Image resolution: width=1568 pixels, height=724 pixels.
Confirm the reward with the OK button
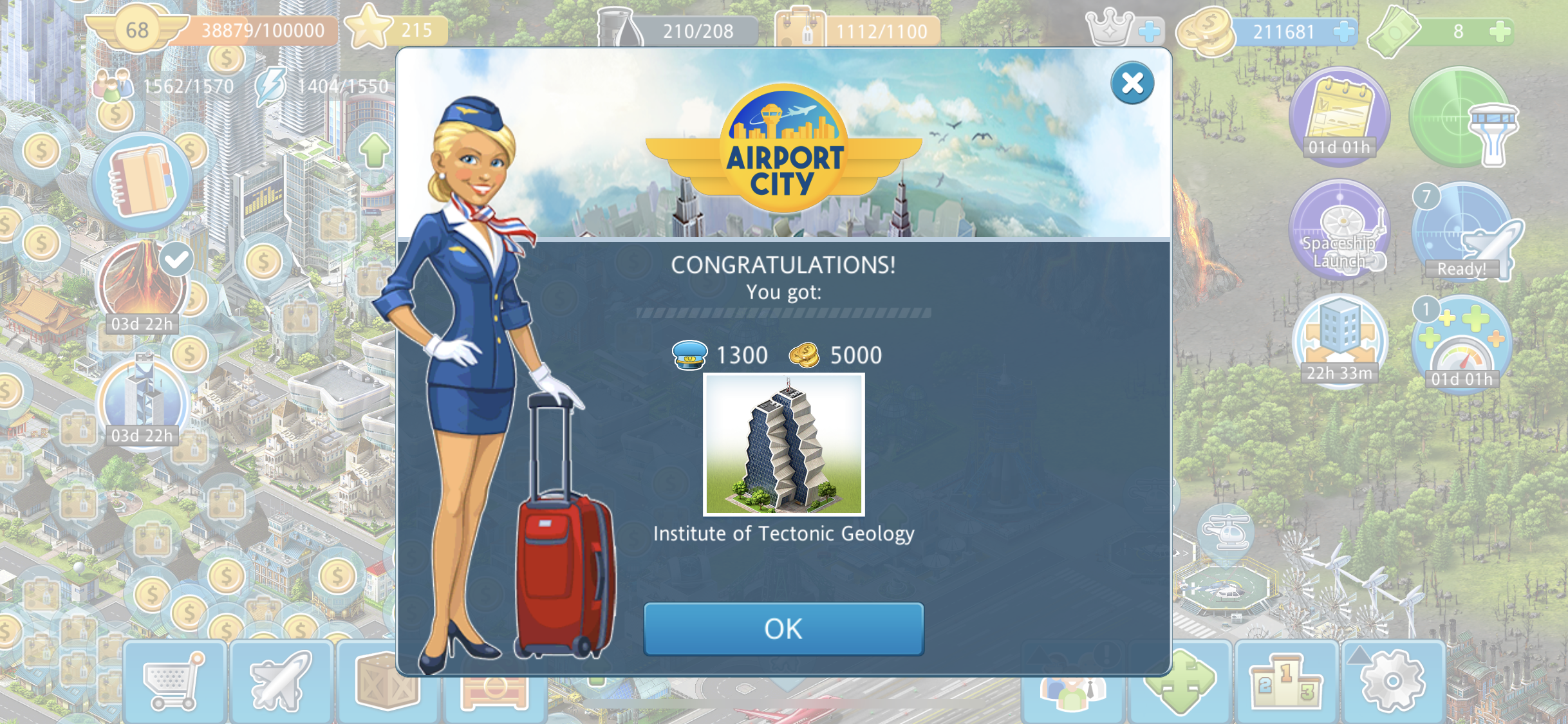pyautogui.click(x=783, y=629)
